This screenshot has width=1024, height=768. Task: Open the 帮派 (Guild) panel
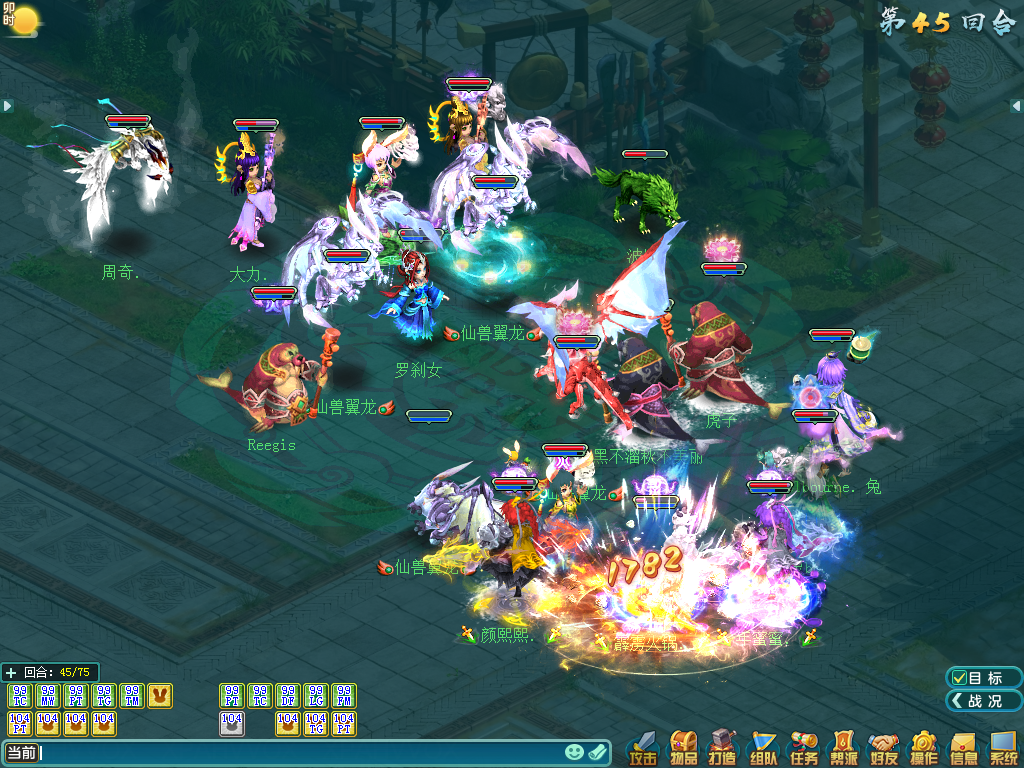[x=843, y=748]
